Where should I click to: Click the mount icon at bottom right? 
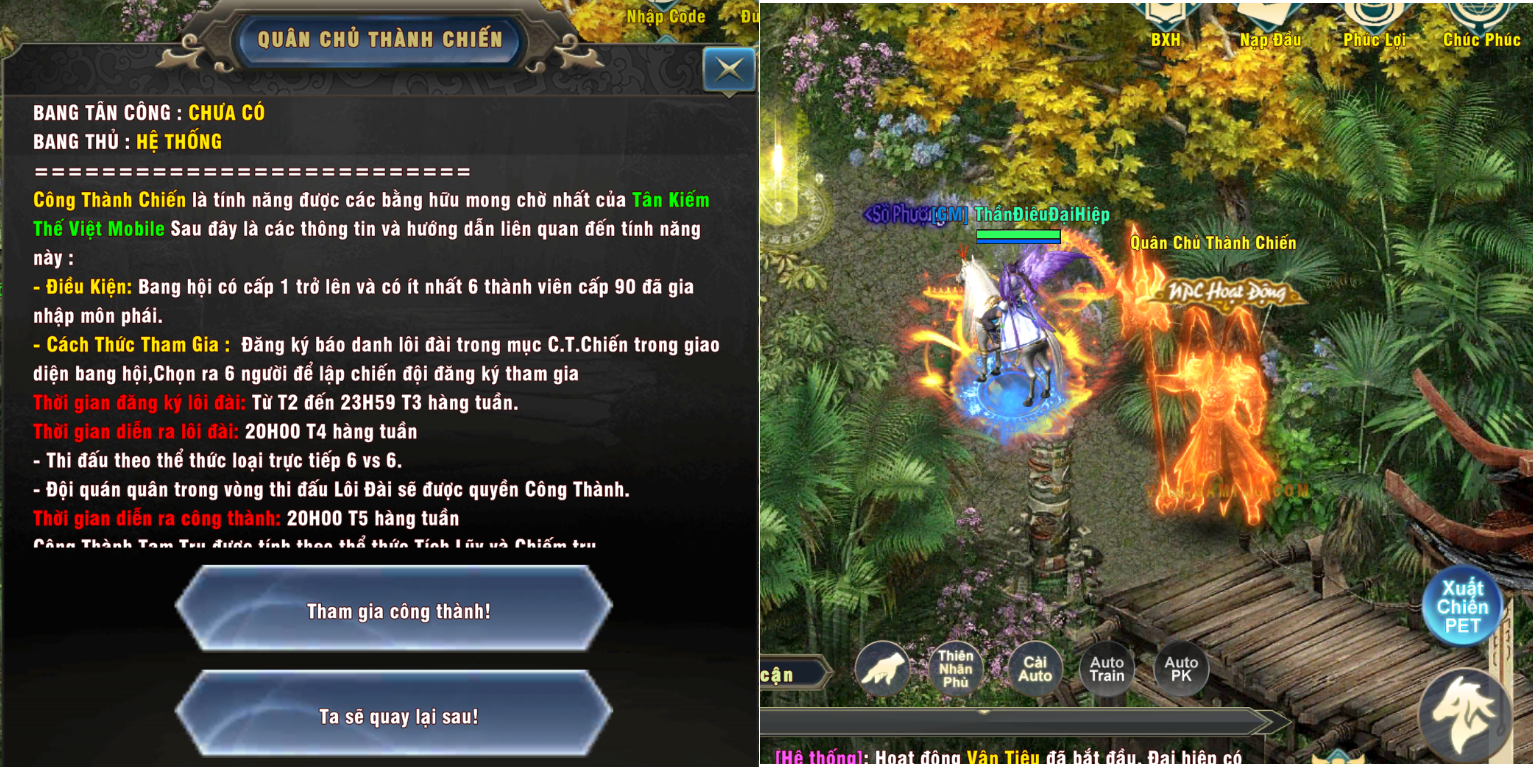click(1463, 714)
